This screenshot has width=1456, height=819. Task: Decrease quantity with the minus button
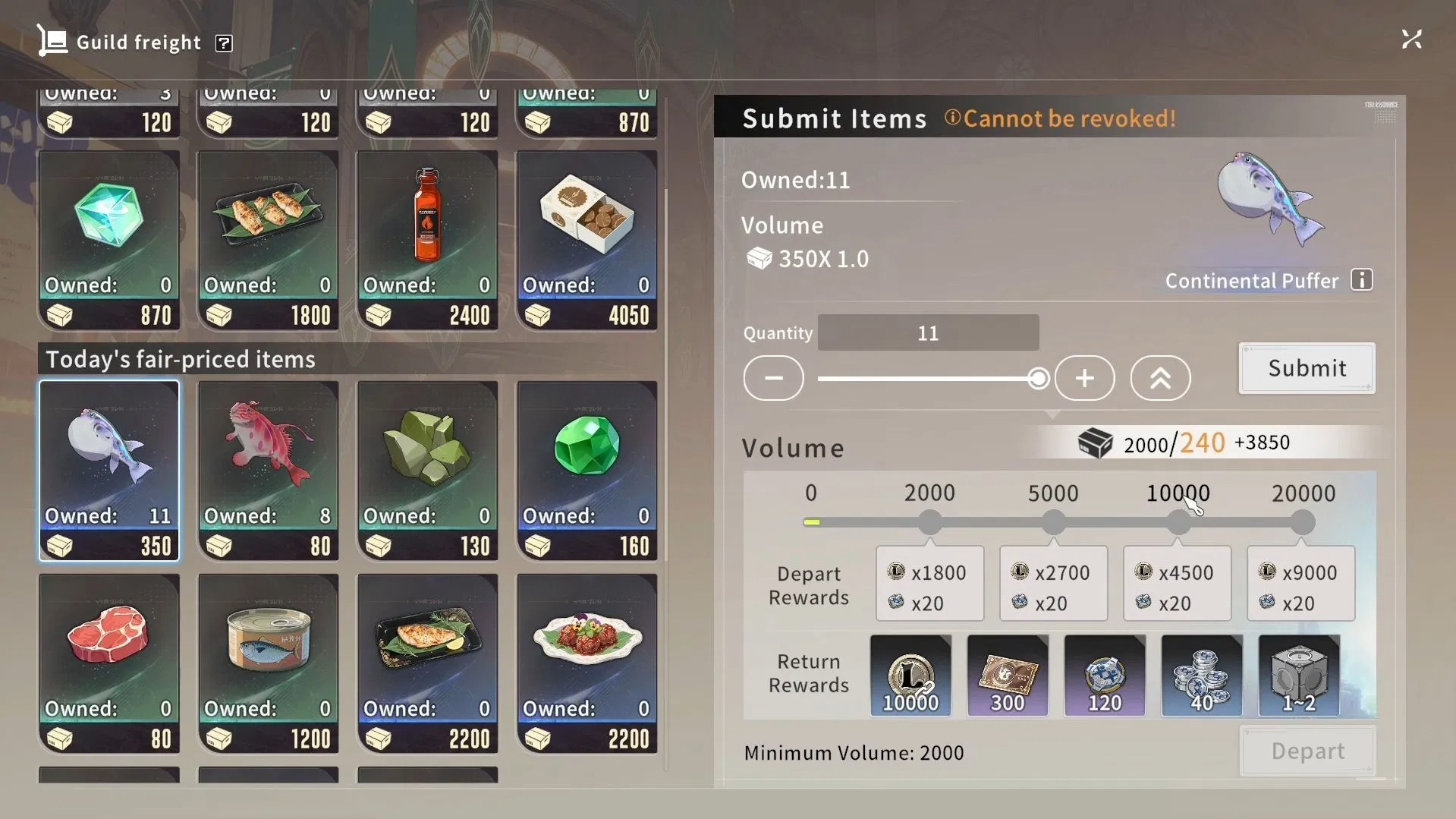(x=773, y=378)
